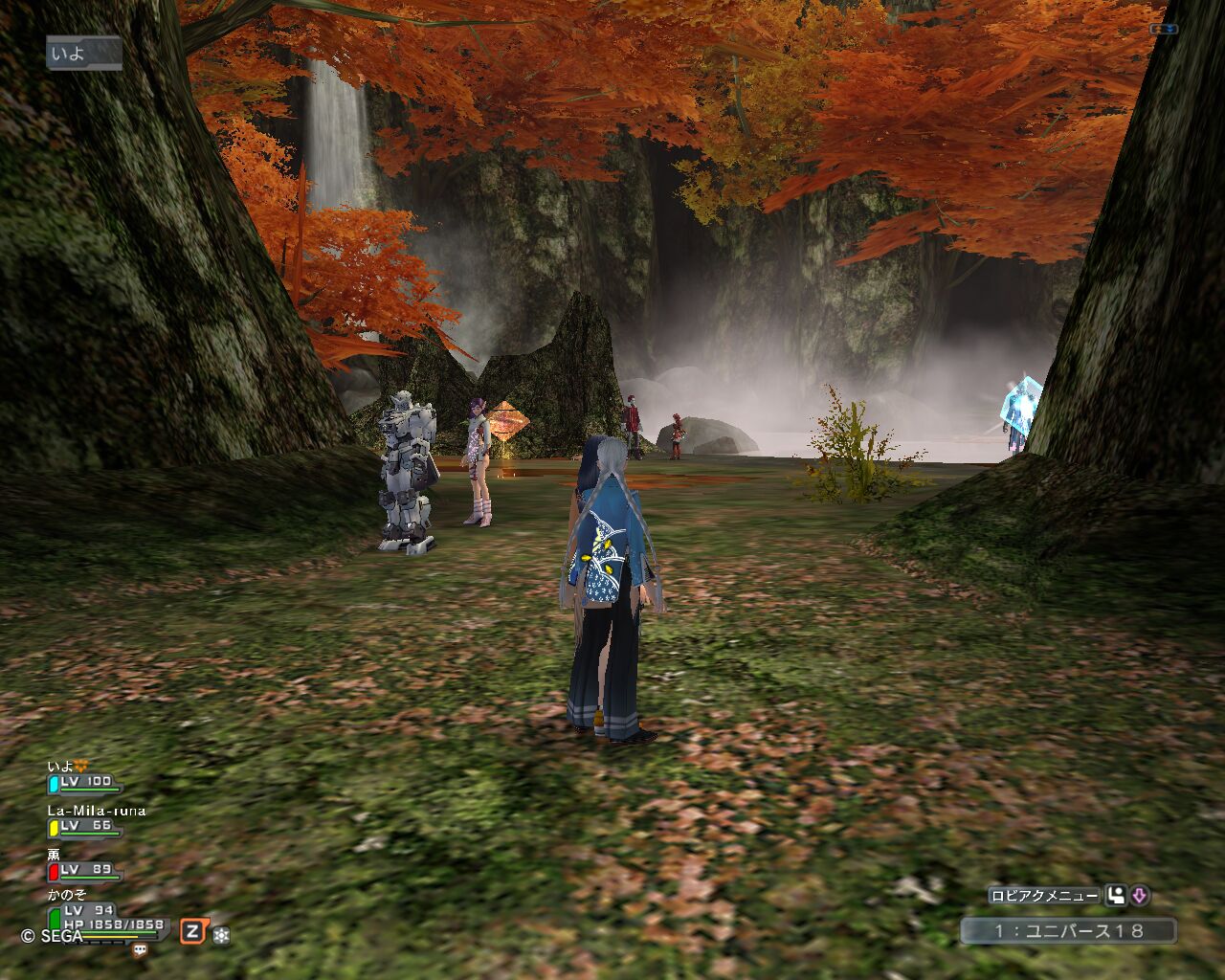Image resolution: width=1225 pixels, height=980 pixels.
Task: Select the ユニバース18 universe bar
Action: 1068,930
